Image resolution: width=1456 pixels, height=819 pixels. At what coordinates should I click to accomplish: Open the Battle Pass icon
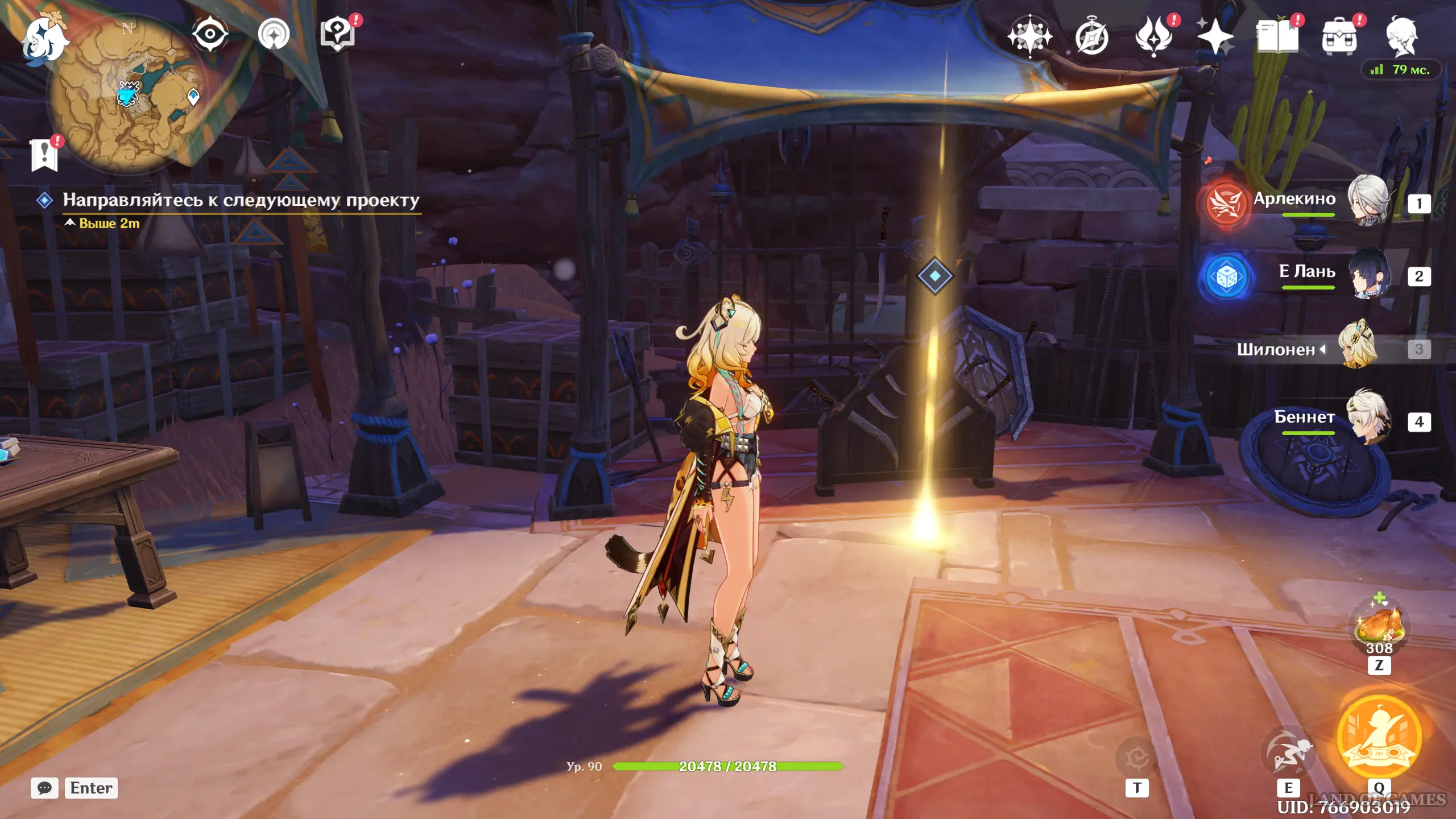[x=1154, y=36]
